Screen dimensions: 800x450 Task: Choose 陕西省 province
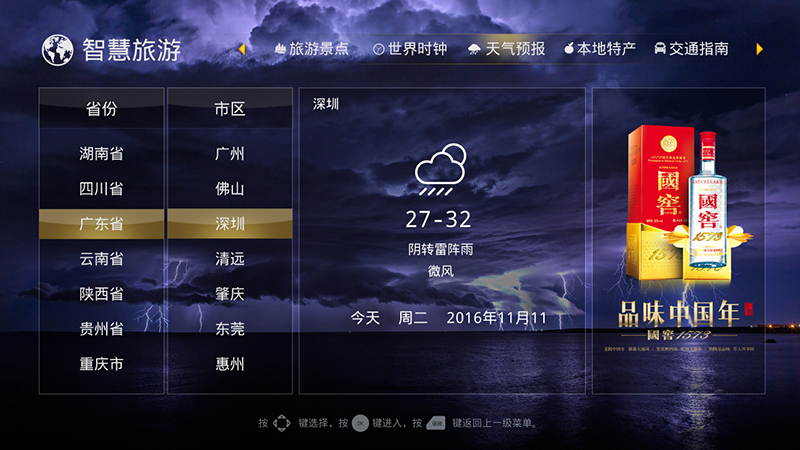(x=101, y=294)
